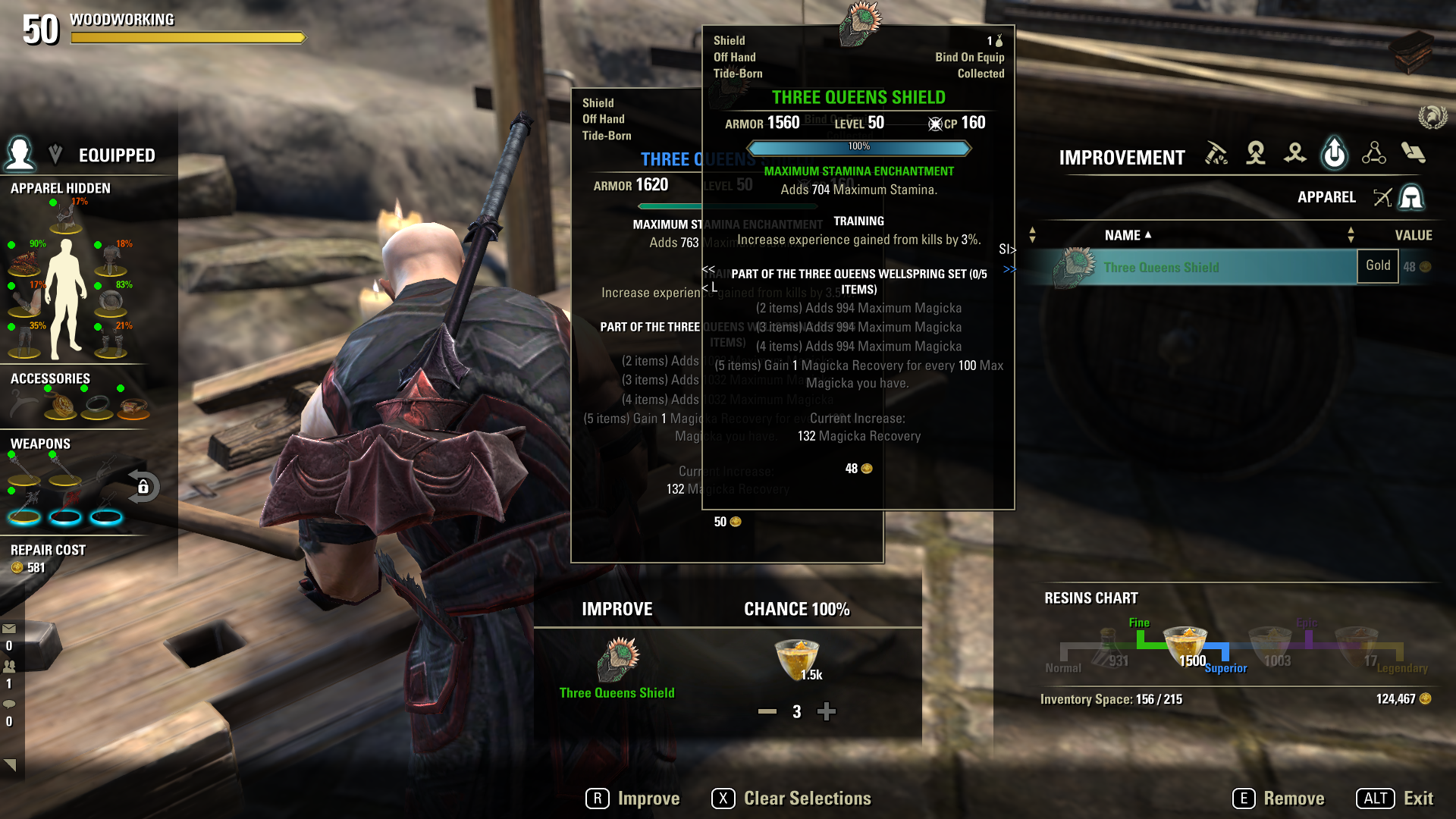Switch to the Research tab icon
The image size is (1456, 819).
click(1373, 154)
